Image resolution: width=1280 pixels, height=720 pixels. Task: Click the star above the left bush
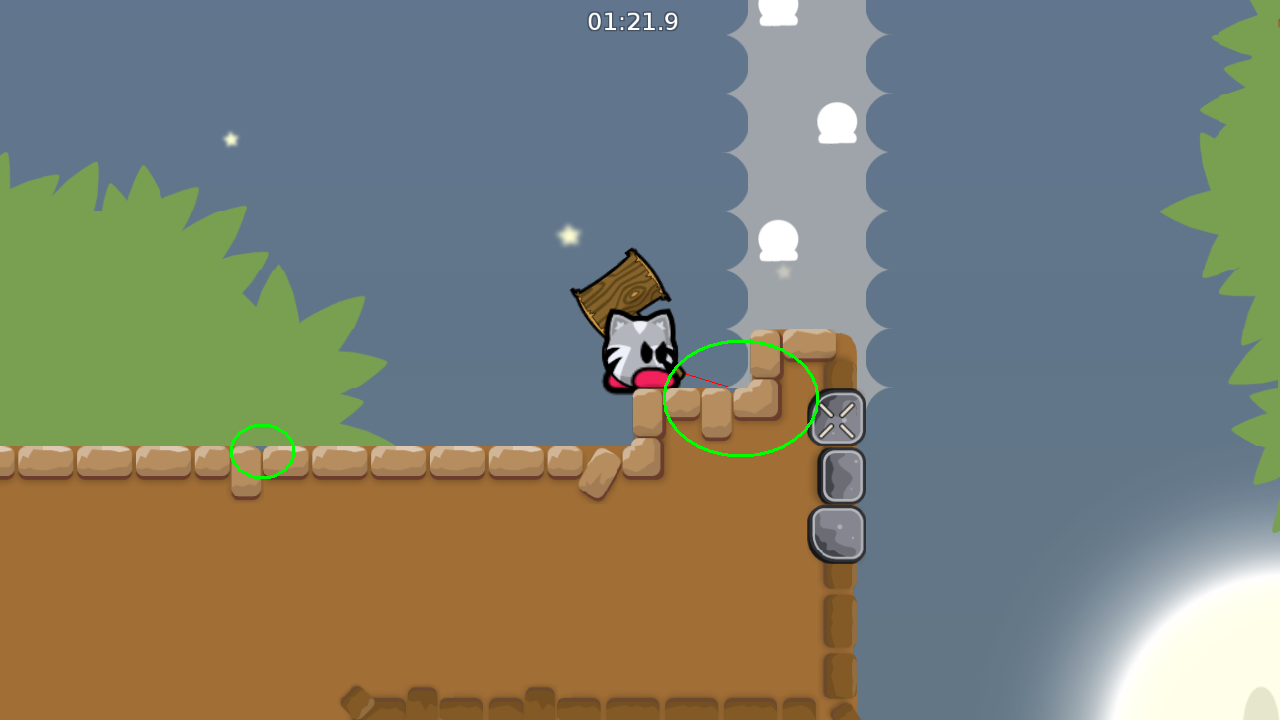(x=229, y=140)
